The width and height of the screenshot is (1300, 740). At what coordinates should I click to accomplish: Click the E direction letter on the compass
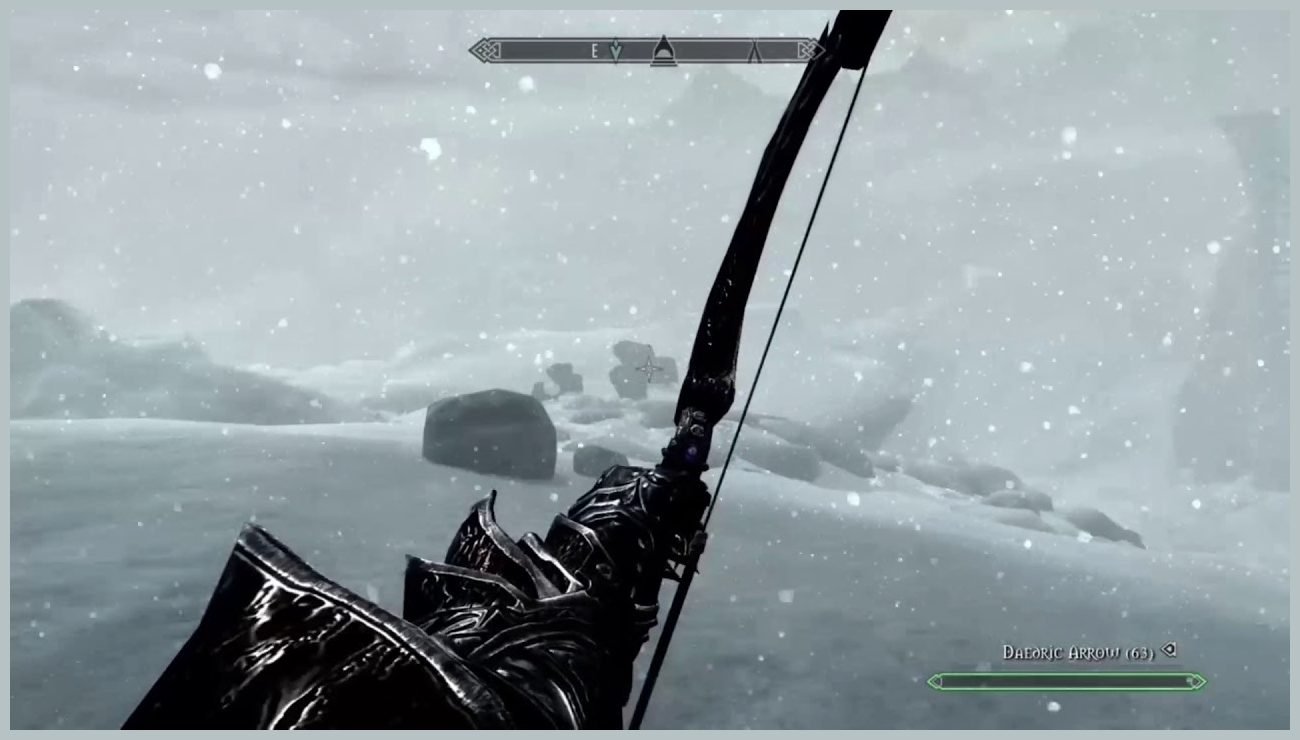[595, 49]
